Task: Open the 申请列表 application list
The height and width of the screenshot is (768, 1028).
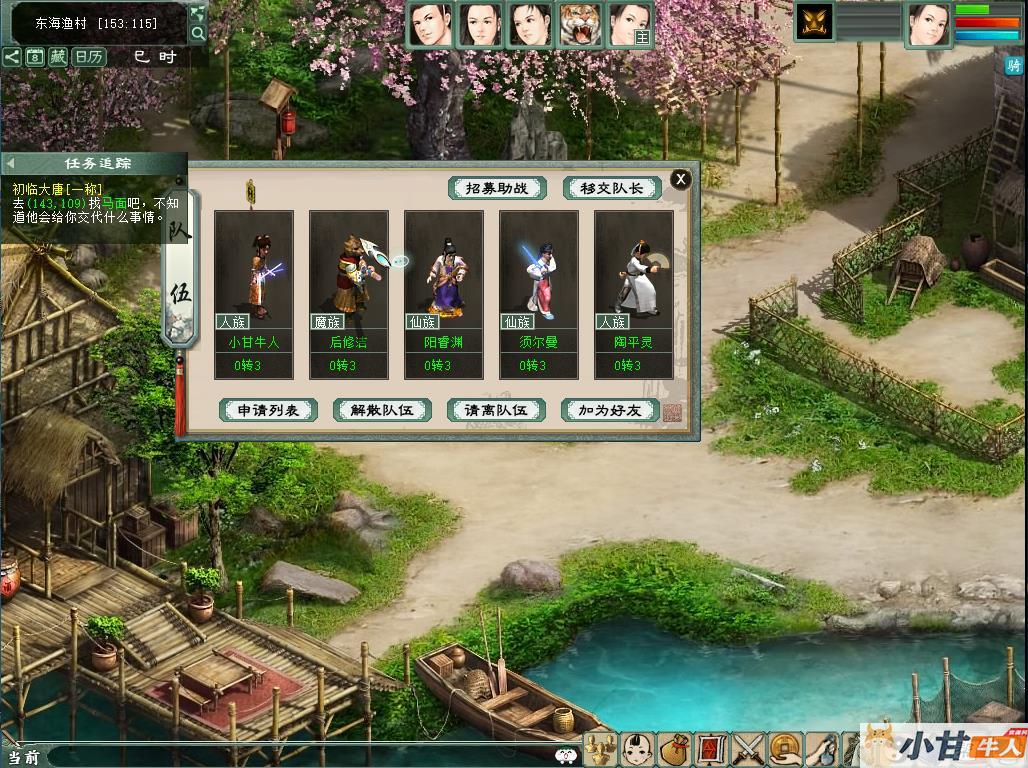Action: (268, 410)
